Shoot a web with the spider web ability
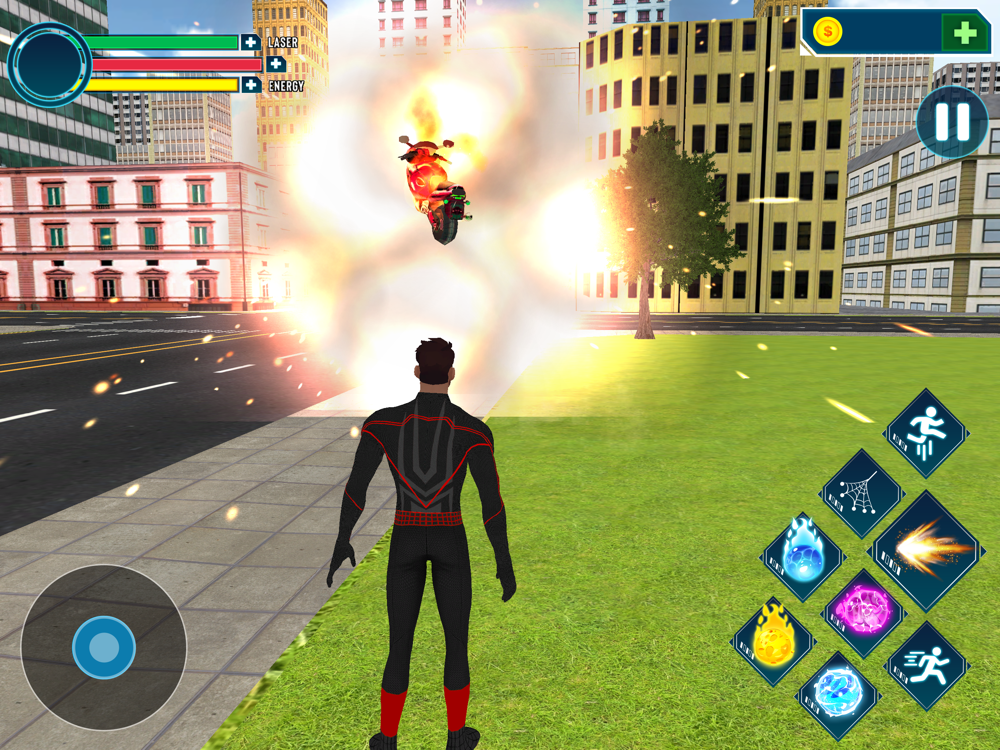1000x750 pixels. coord(862,493)
